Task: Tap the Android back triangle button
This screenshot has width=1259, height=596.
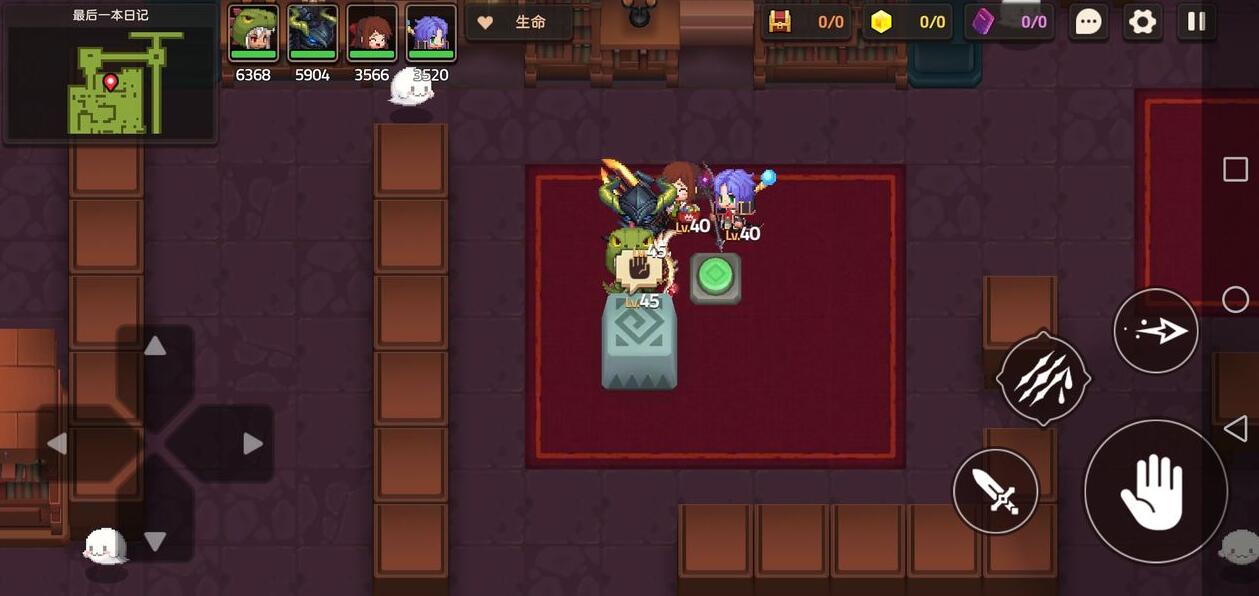Action: pos(1235,429)
